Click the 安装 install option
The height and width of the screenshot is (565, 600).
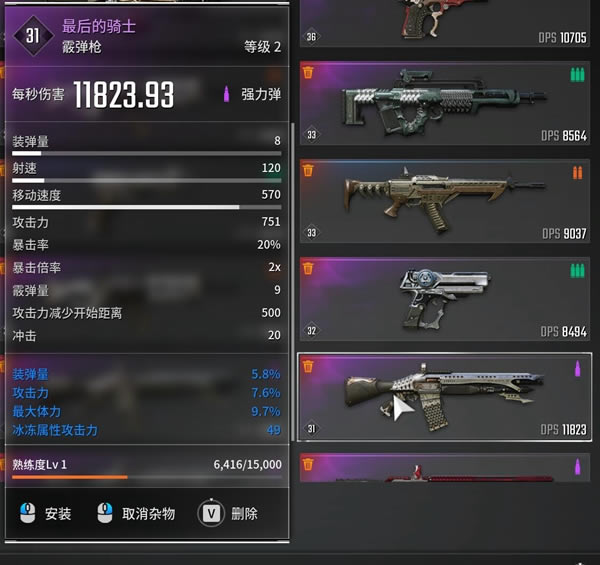(x=46, y=513)
